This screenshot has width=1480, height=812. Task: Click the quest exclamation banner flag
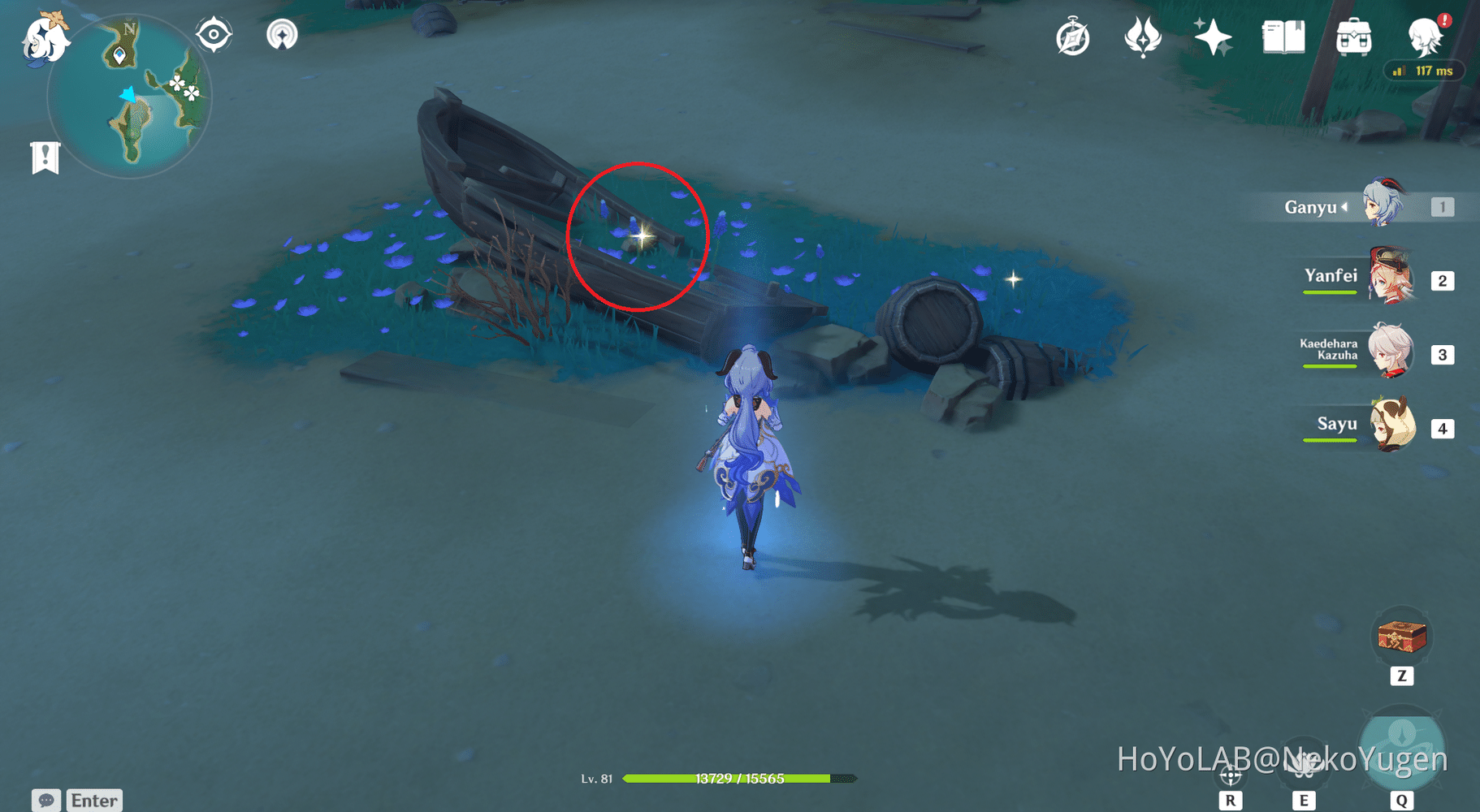tap(45, 156)
